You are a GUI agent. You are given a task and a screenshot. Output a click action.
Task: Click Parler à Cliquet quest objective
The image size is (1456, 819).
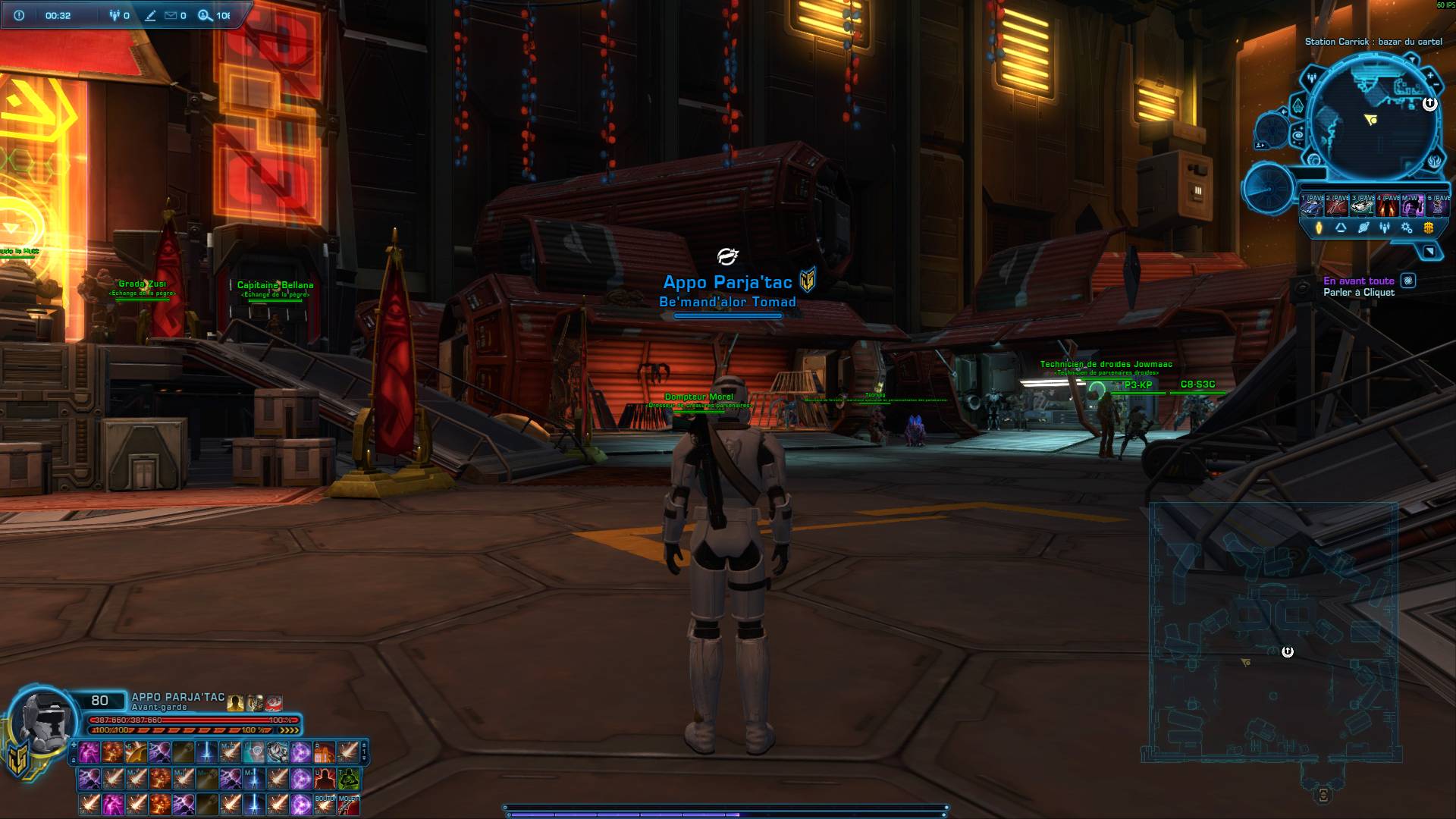click(1360, 292)
